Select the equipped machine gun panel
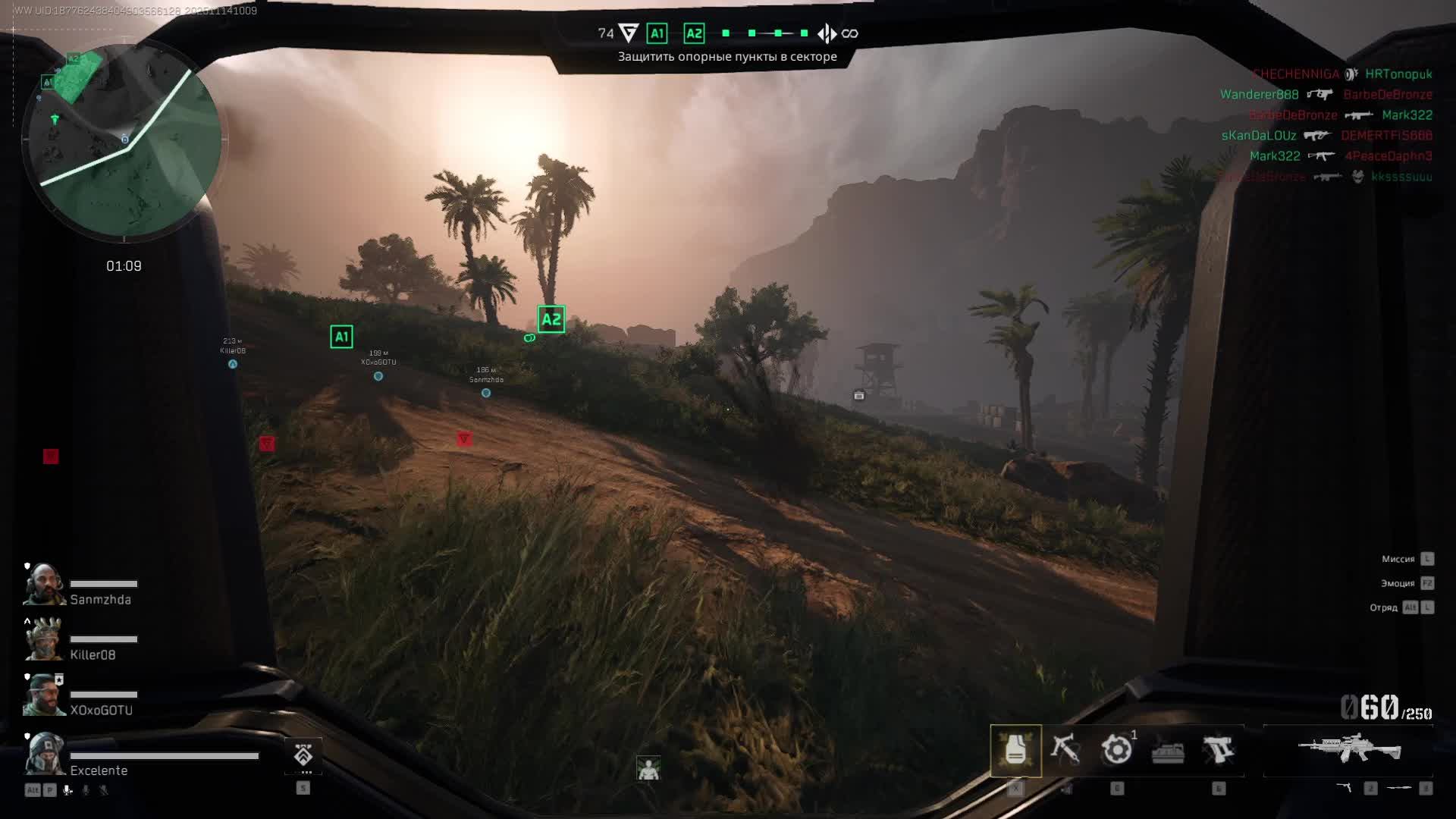Screen dimensions: 1456x819 click(1349, 749)
